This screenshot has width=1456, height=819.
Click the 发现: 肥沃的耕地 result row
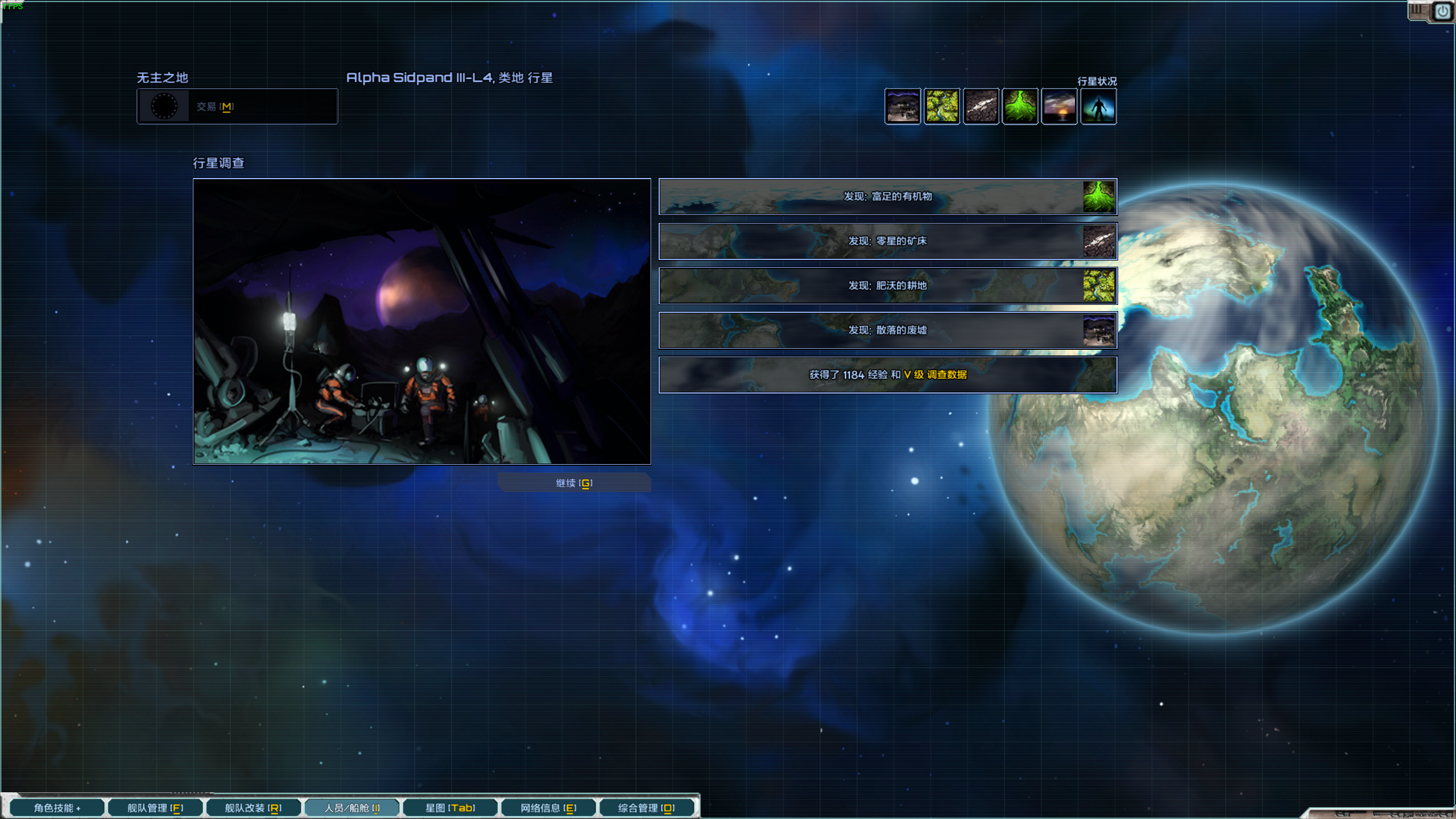[x=887, y=286]
